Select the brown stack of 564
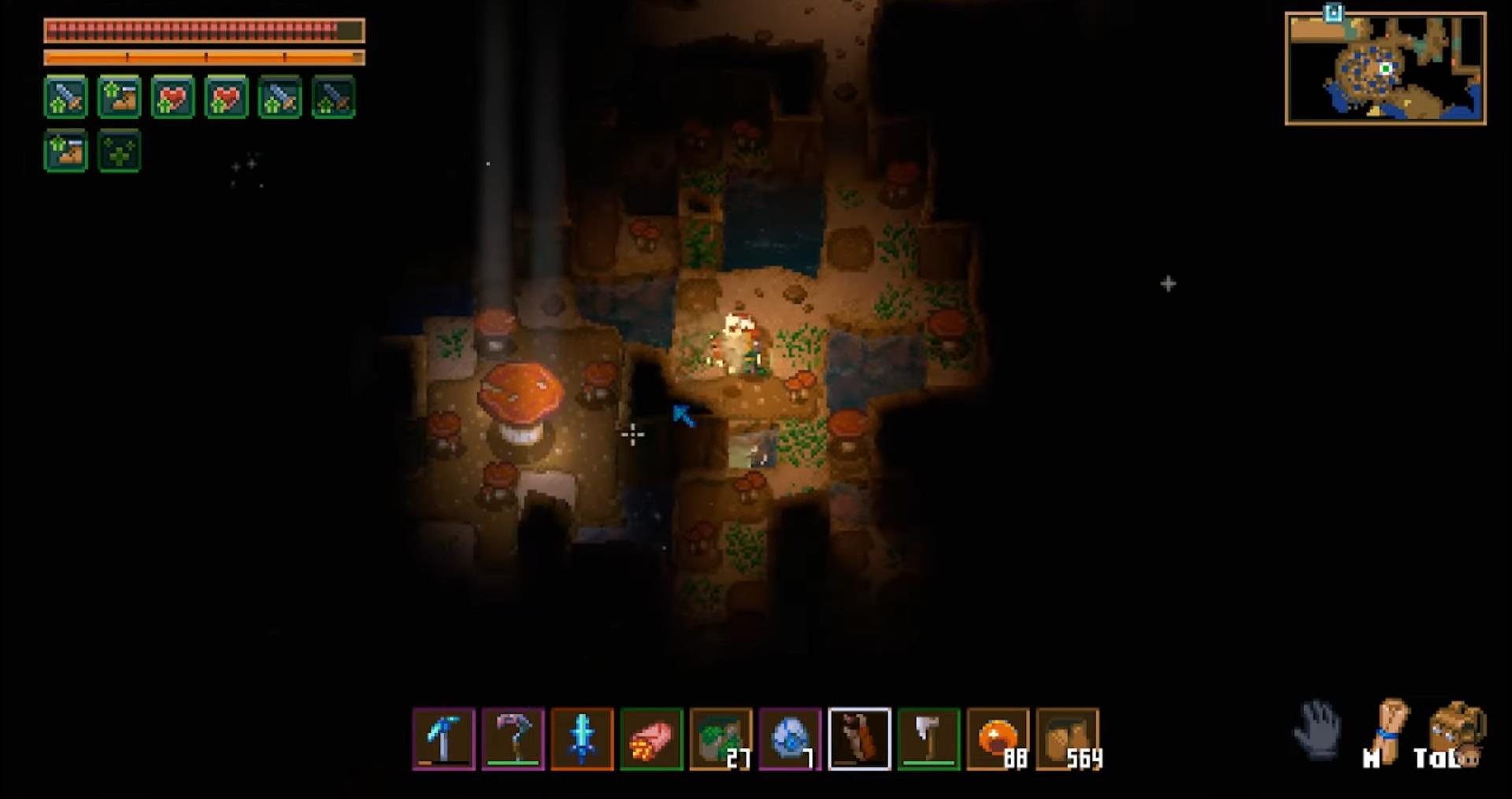 (1067, 738)
